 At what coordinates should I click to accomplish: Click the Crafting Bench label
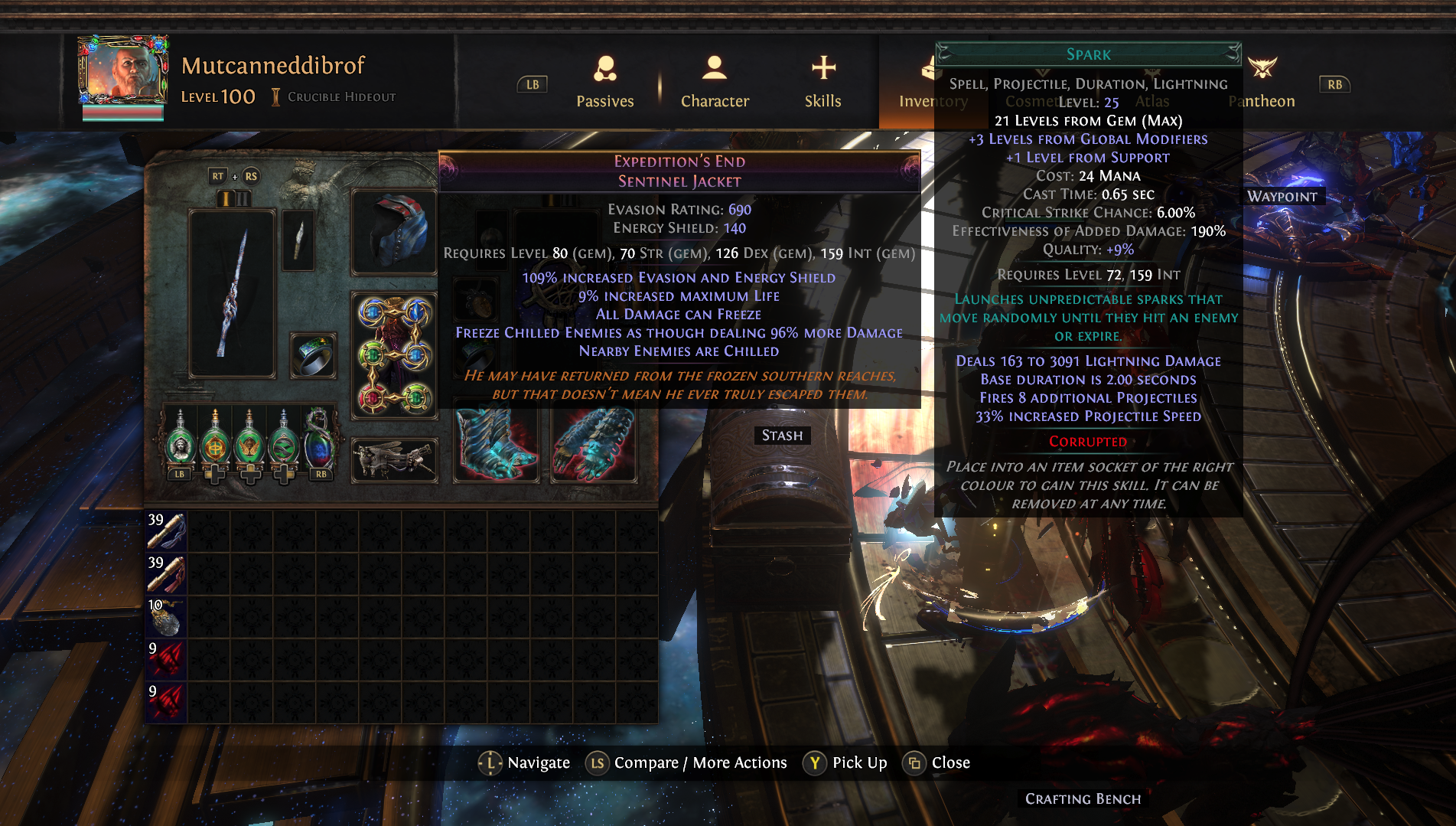(x=1083, y=799)
